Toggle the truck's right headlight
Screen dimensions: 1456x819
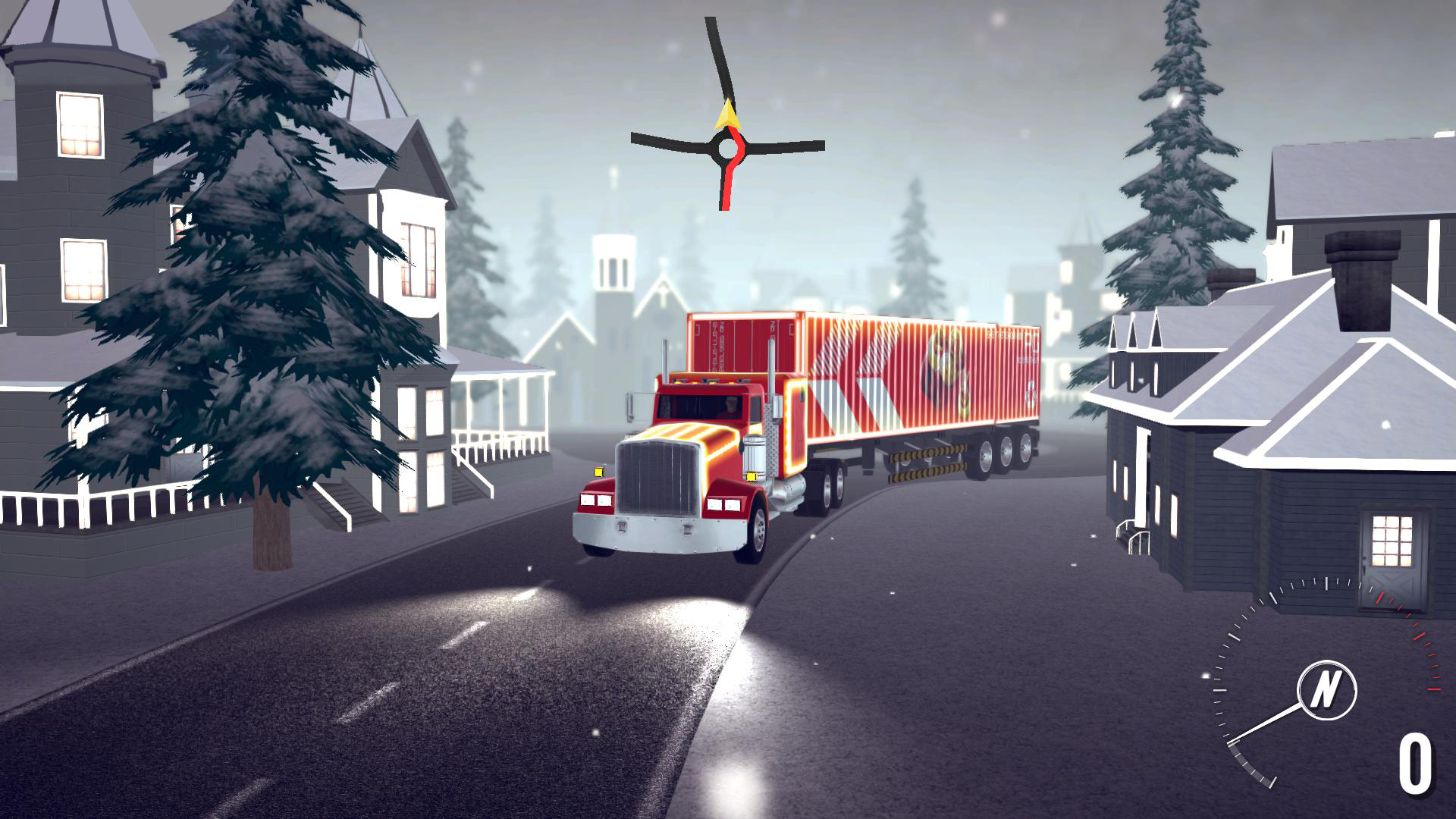point(724,504)
